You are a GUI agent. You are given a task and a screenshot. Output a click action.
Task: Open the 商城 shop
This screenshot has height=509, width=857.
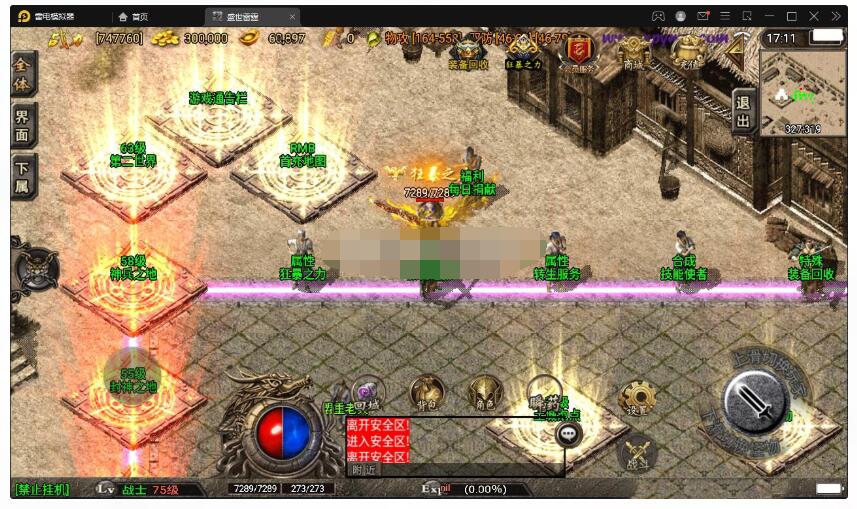pos(633,50)
